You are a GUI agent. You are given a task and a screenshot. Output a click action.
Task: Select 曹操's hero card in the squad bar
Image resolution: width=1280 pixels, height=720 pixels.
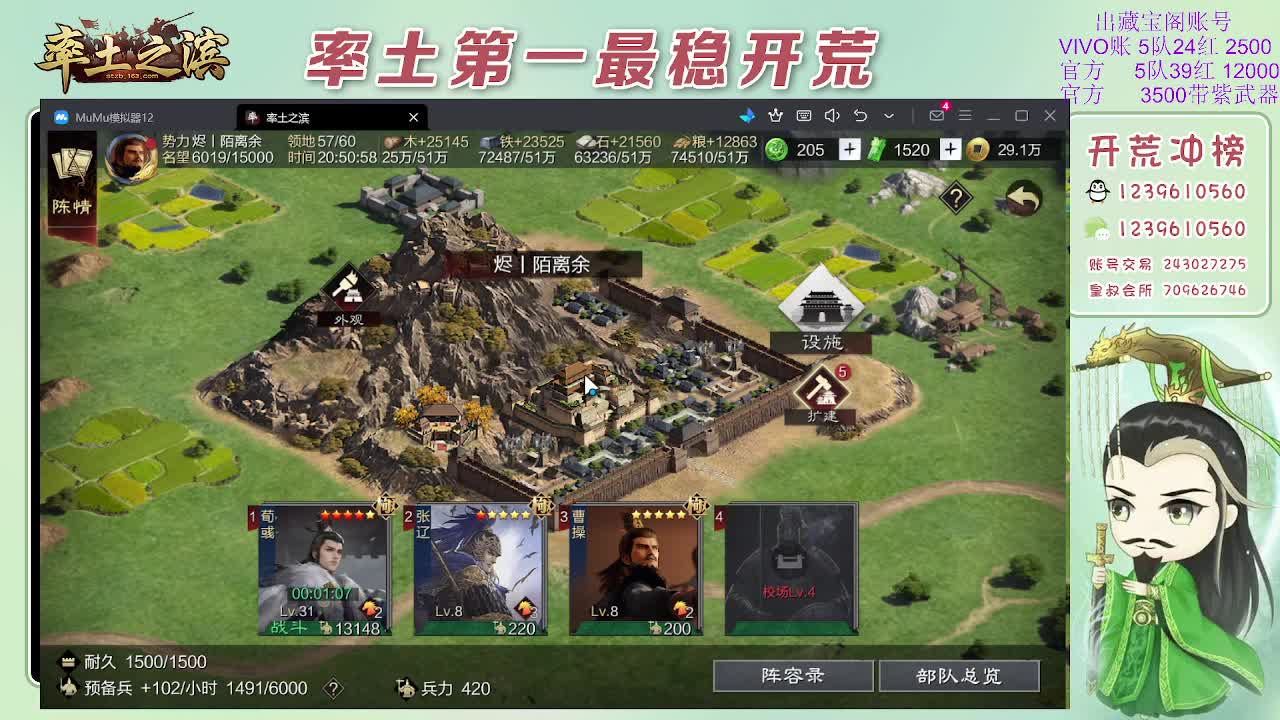coord(635,570)
